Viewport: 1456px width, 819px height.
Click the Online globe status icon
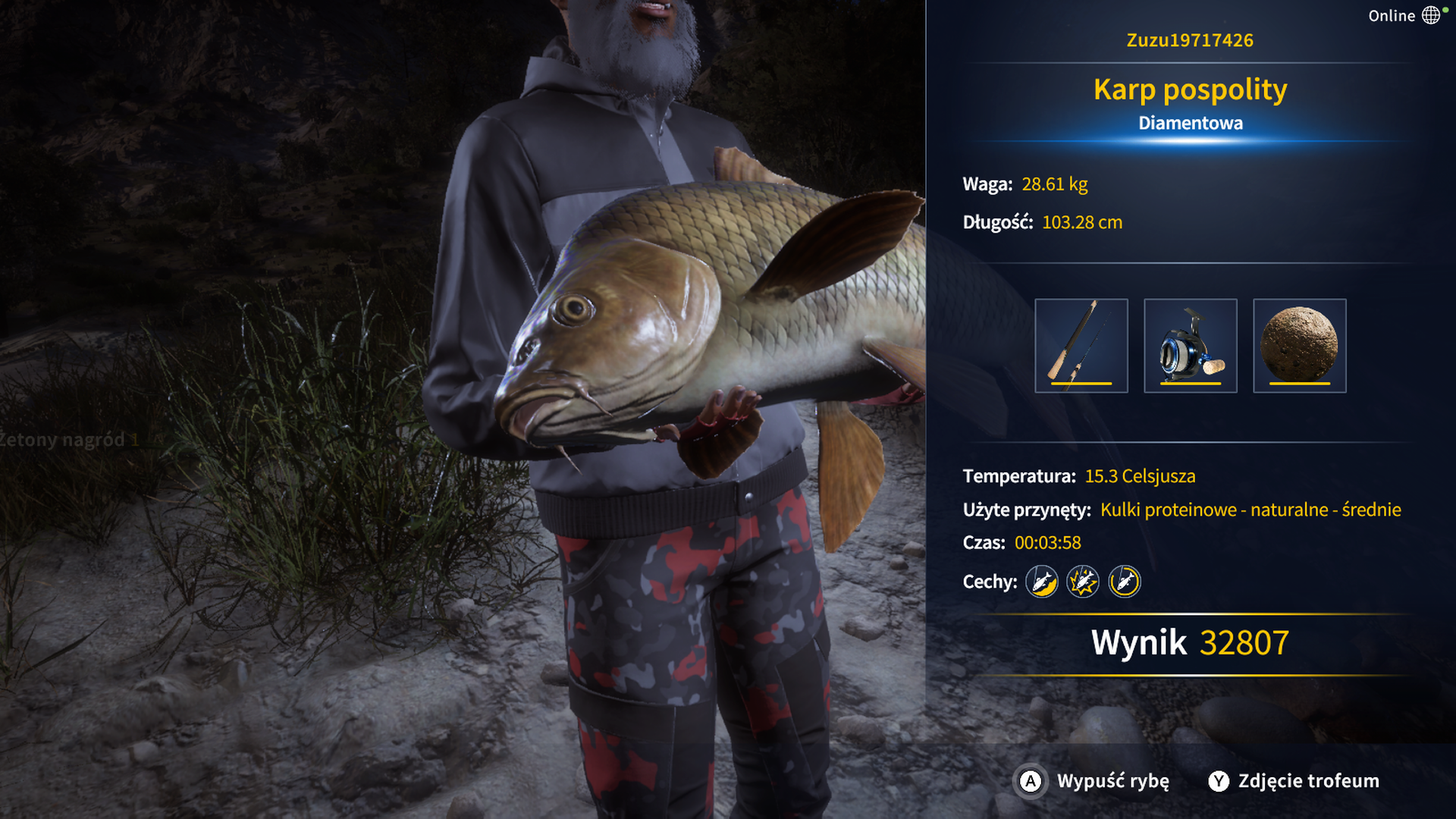click(x=1431, y=15)
